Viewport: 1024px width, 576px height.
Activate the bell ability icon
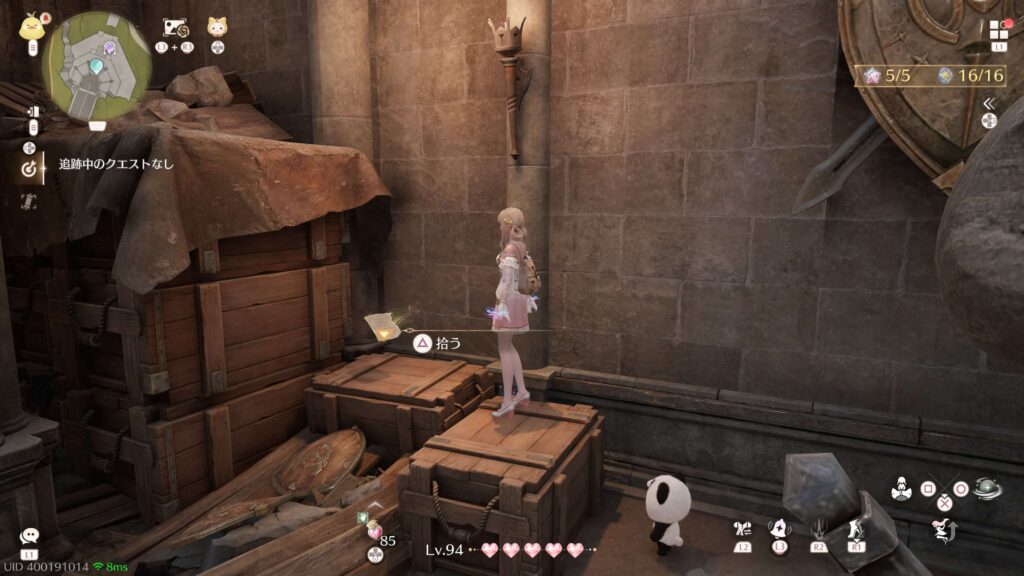click(780, 529)
